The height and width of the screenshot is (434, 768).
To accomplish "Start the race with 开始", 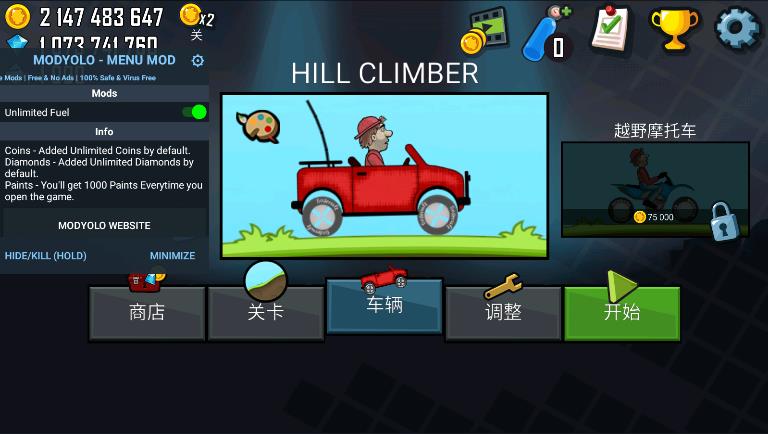I will (x=621, y=312).
